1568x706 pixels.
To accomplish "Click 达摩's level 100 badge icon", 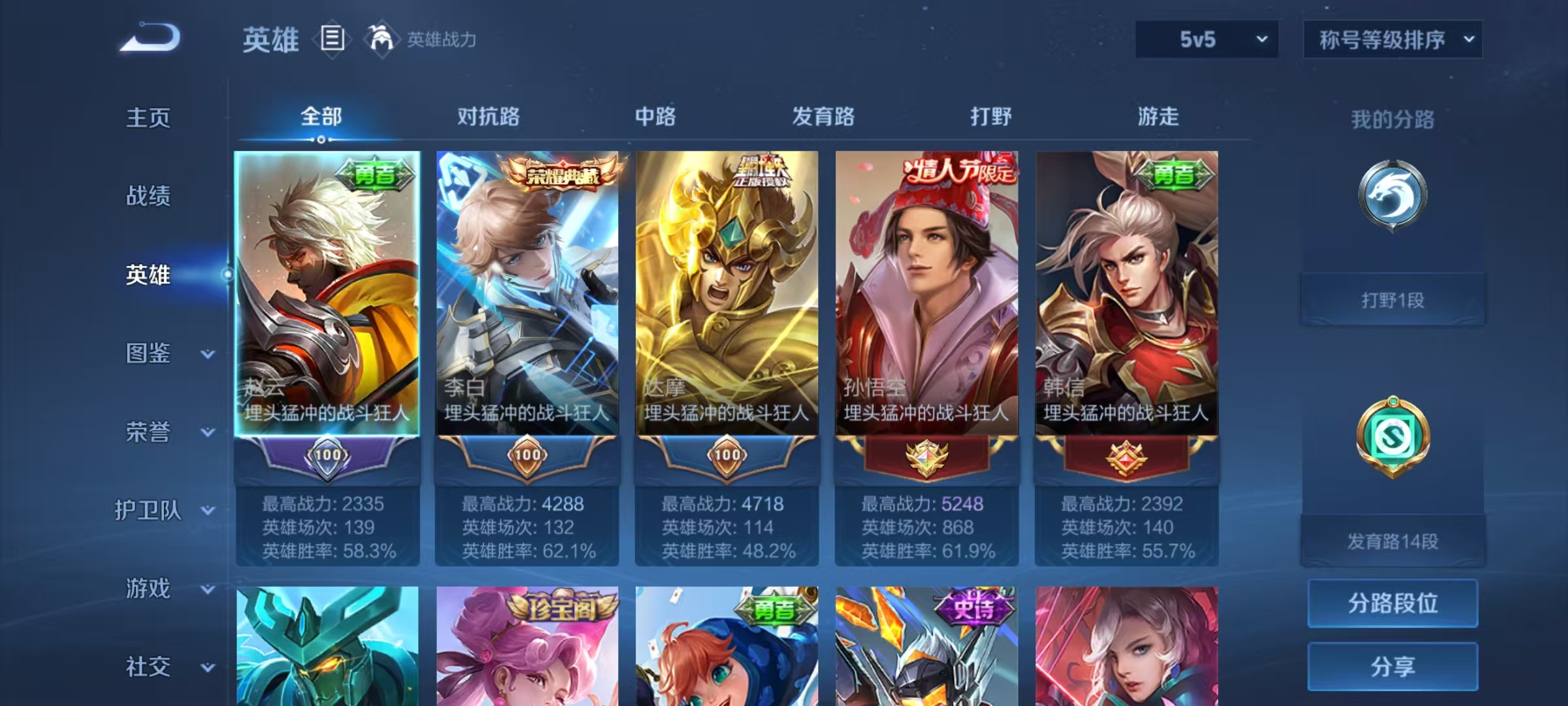I will [x=727, y=456].
